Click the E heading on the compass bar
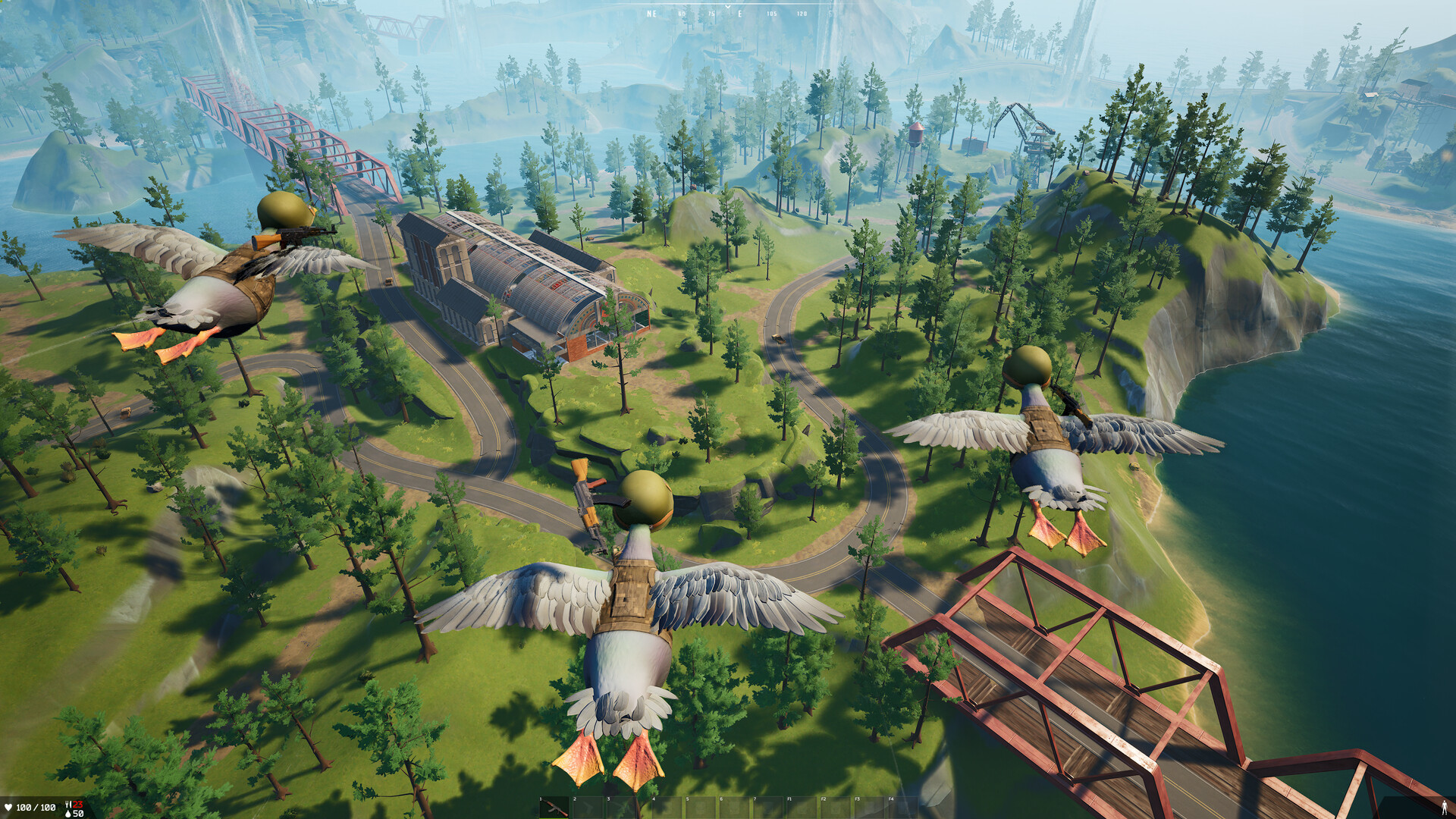Viewport: 1456px width, 819px height. [x=739, y=13]
